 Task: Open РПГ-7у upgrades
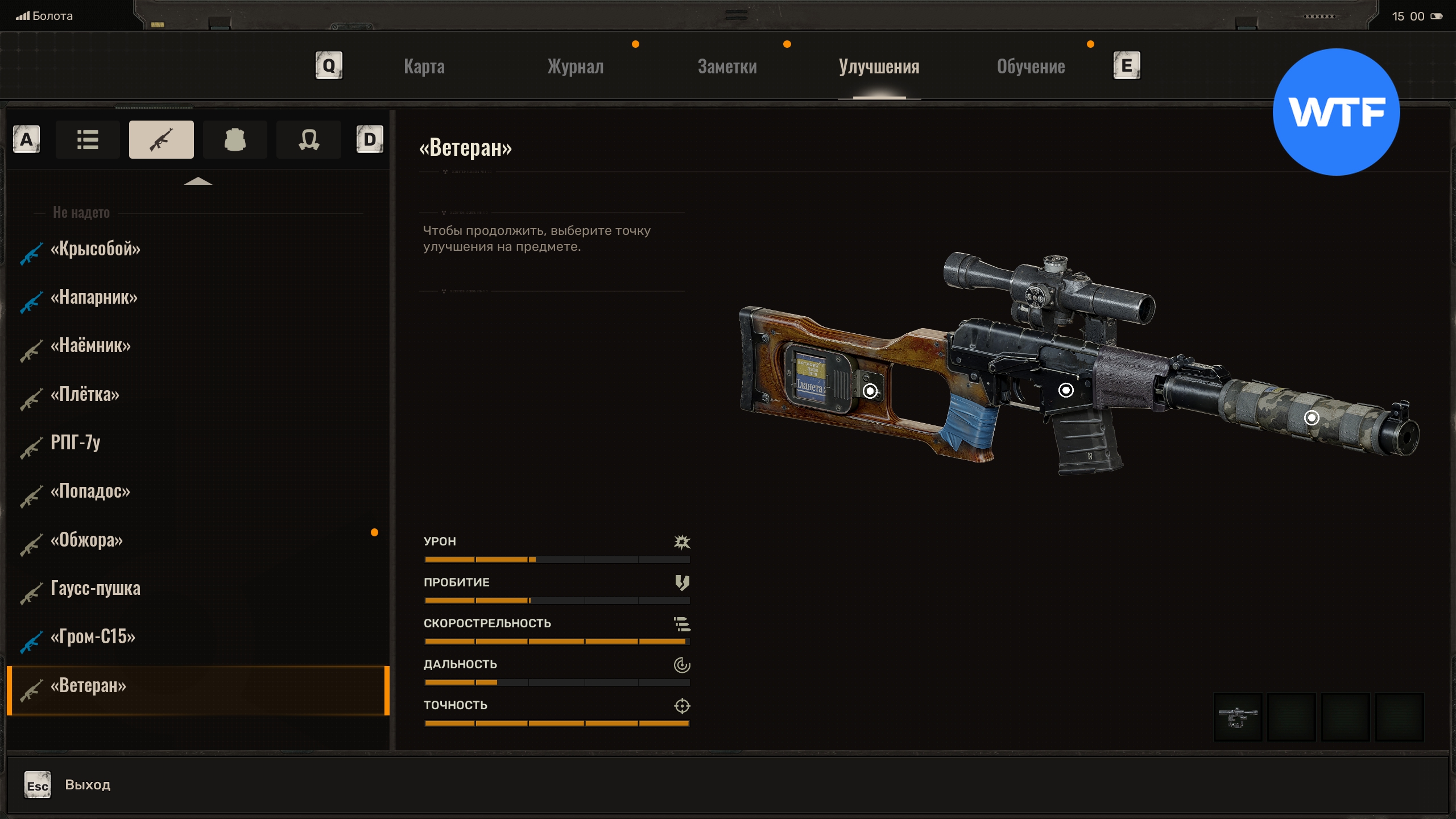(x=75, y=442)
